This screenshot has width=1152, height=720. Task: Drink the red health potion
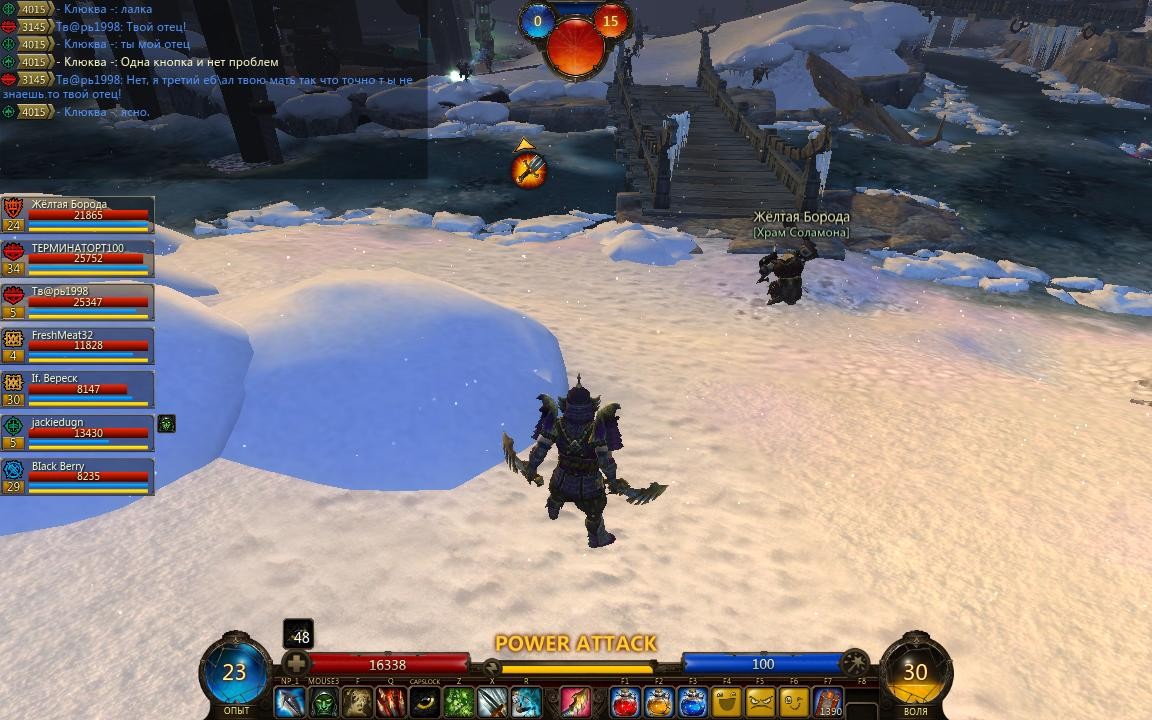coord(626,702)
